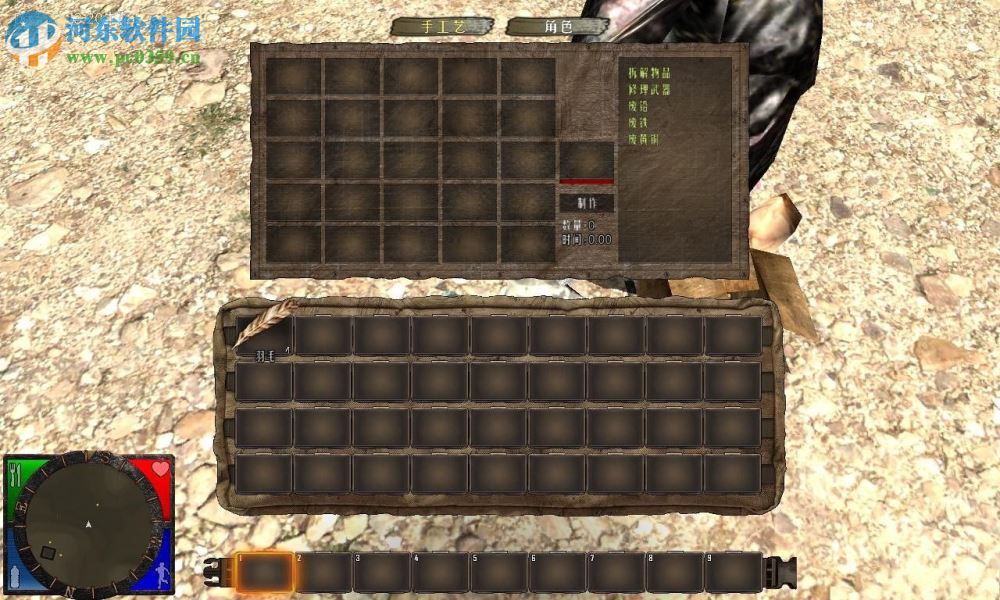Select the 拆解物品 recipe entry

click(649, 73)
